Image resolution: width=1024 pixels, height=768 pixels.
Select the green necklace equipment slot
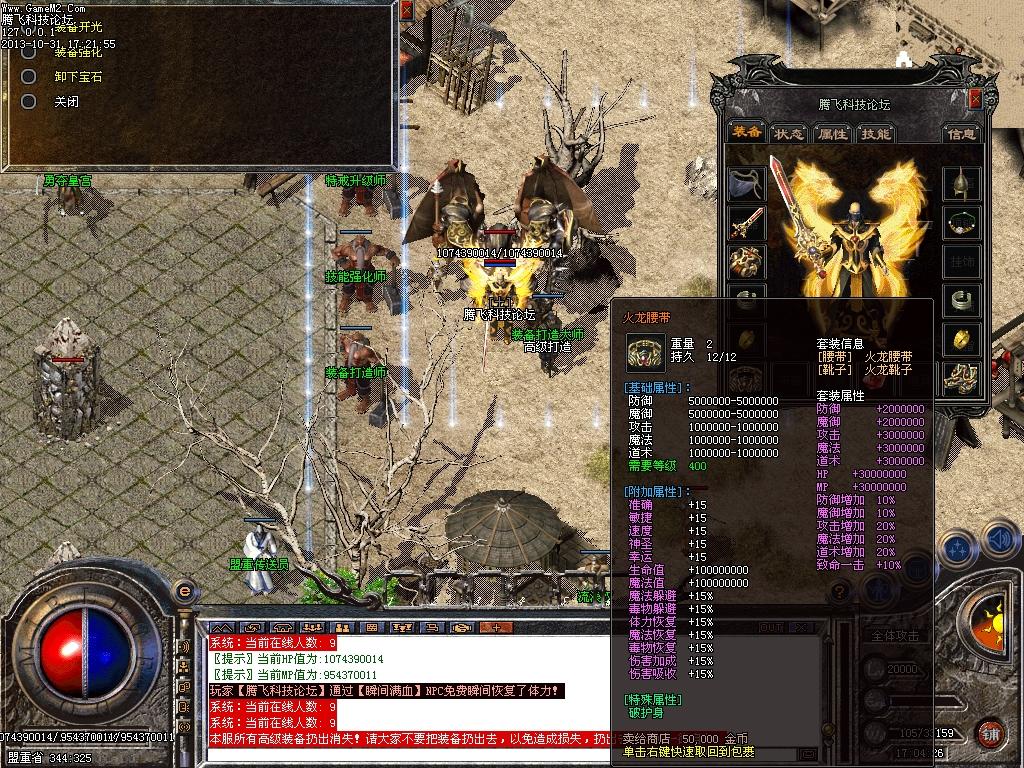[x=962, y=223]
